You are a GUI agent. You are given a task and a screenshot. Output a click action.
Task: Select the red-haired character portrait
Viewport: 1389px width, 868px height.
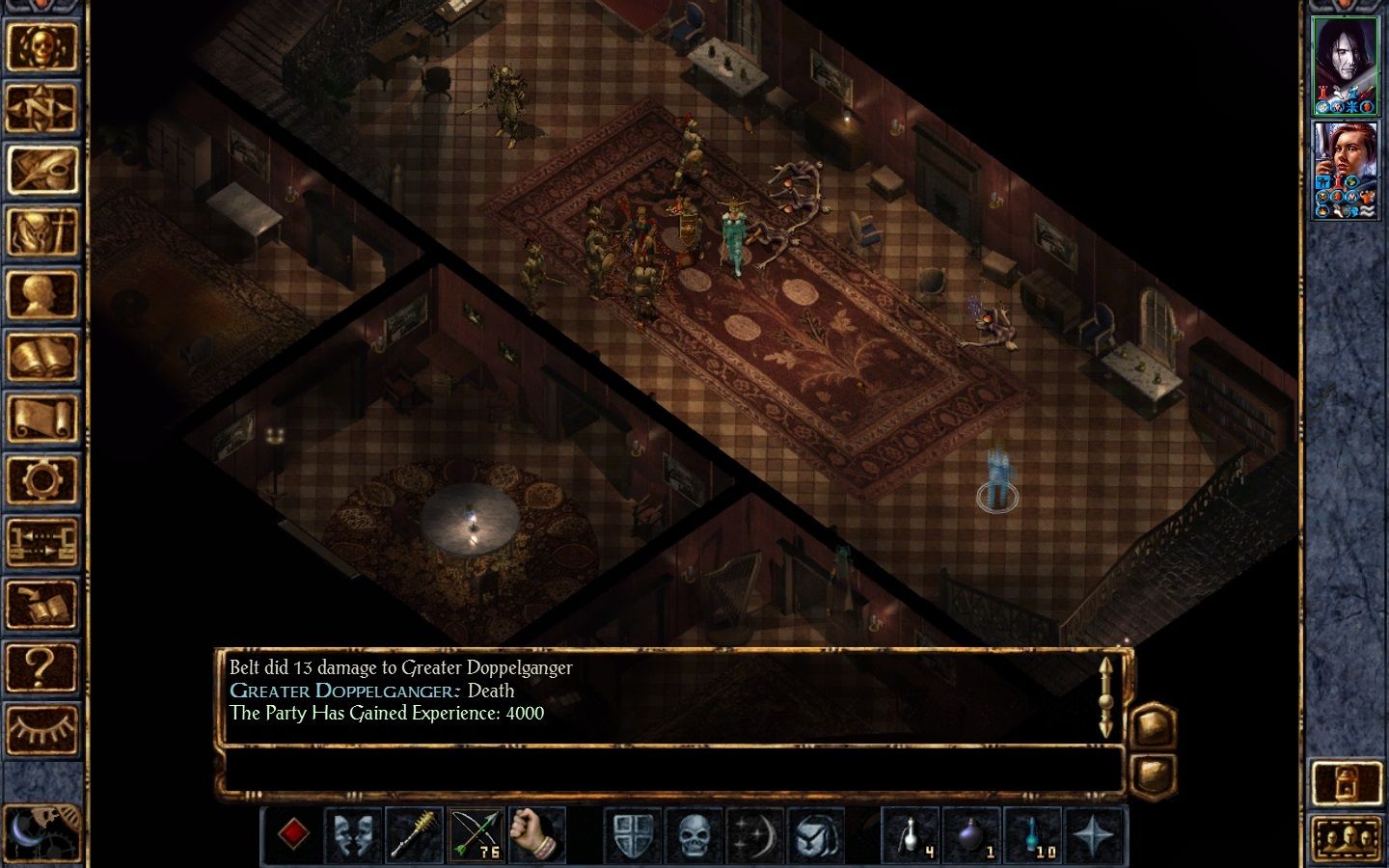tap(1345, 169)
